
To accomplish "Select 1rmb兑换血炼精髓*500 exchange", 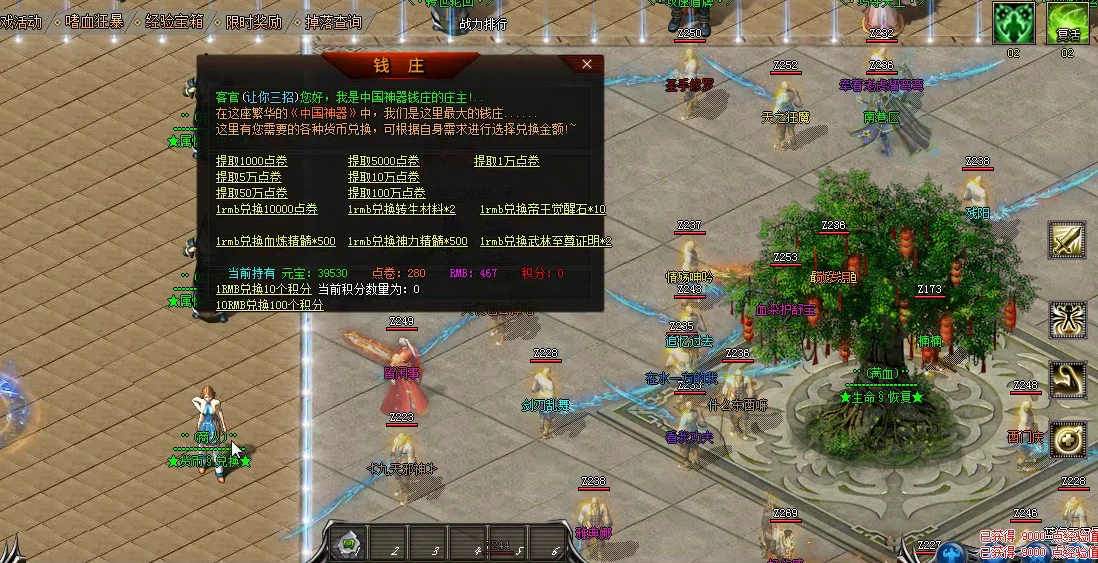I will (276, 242).
